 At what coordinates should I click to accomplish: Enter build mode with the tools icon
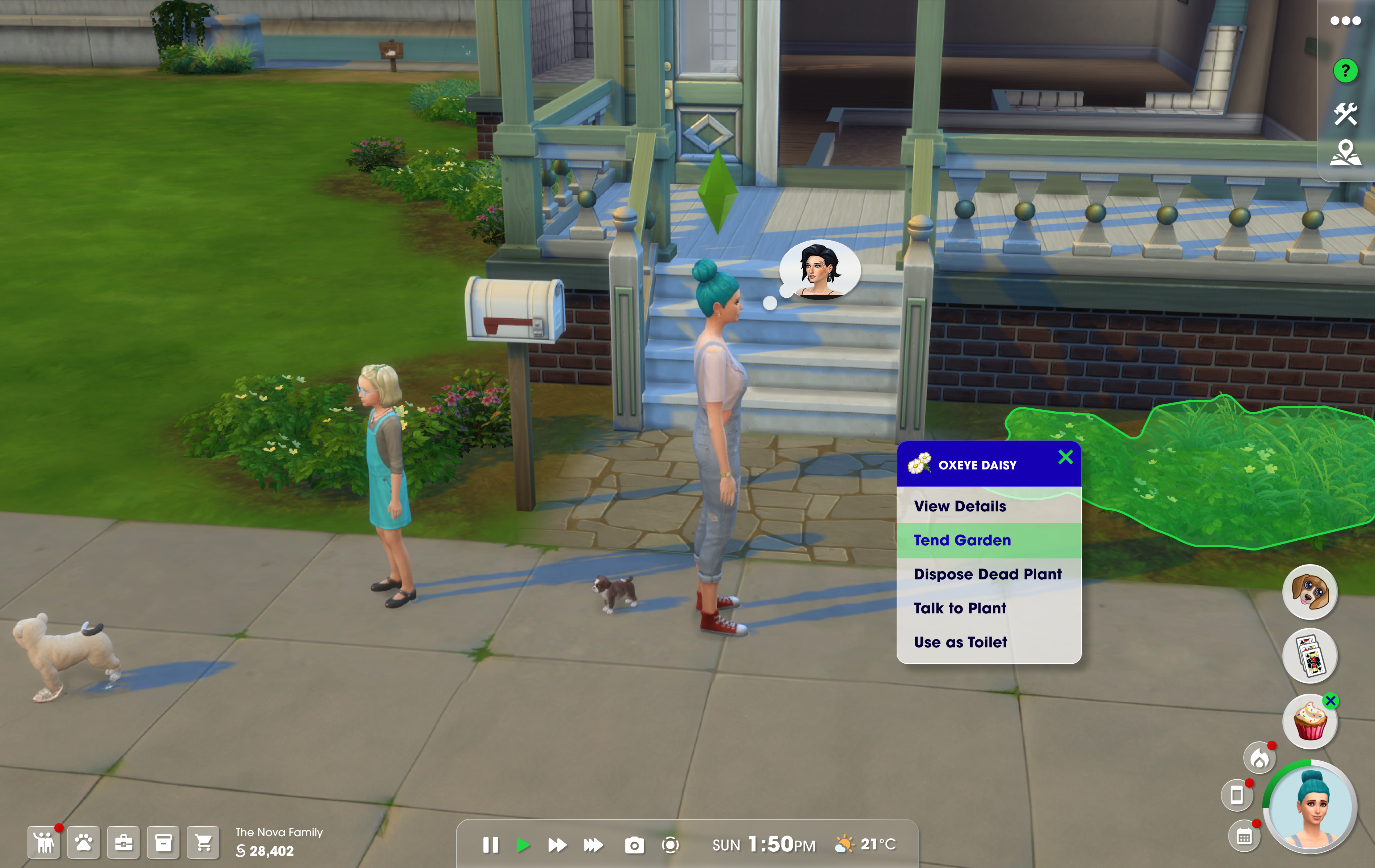coord(1345,114)
